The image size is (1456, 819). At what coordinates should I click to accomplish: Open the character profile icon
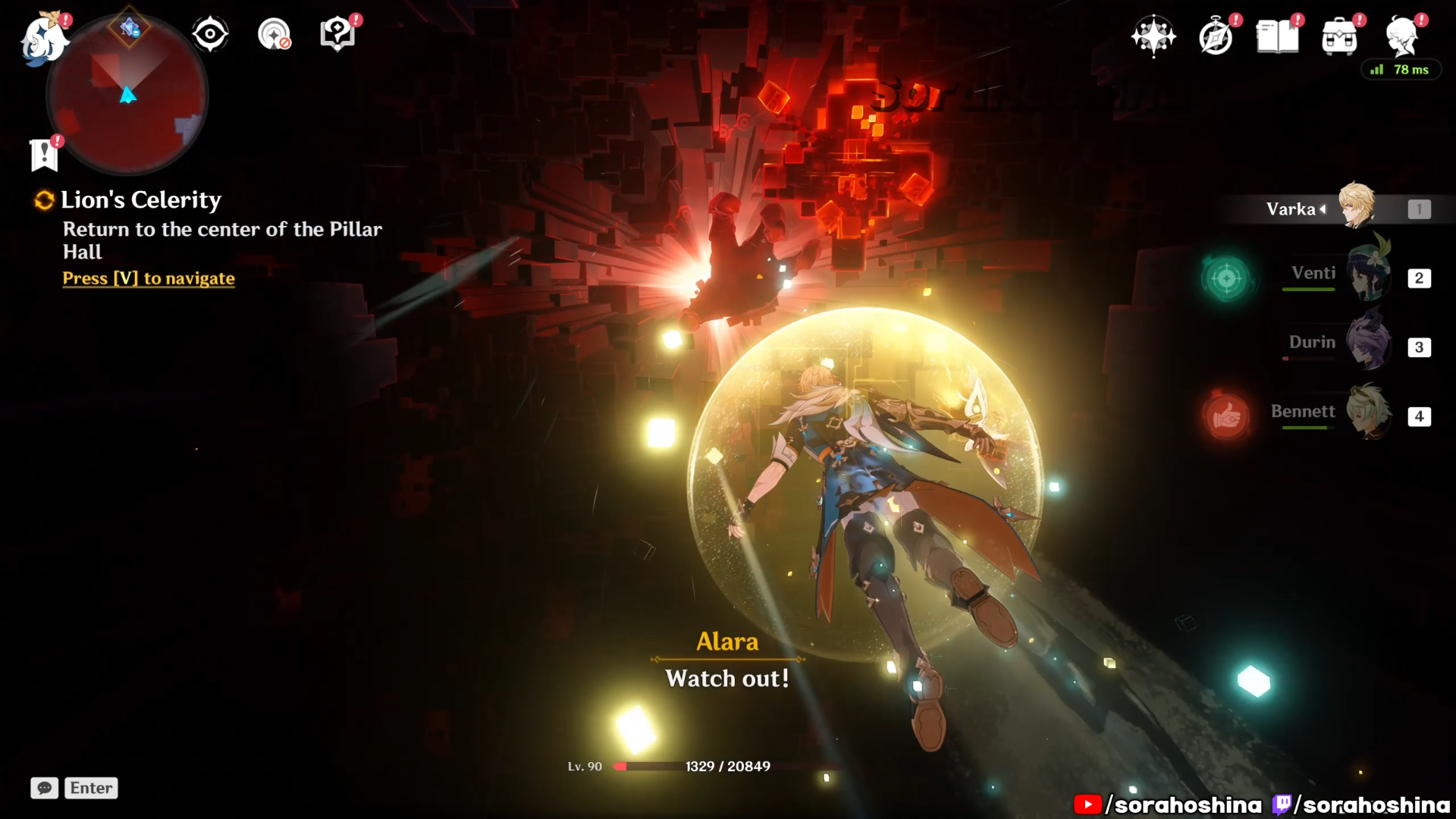click(1401, 36)
